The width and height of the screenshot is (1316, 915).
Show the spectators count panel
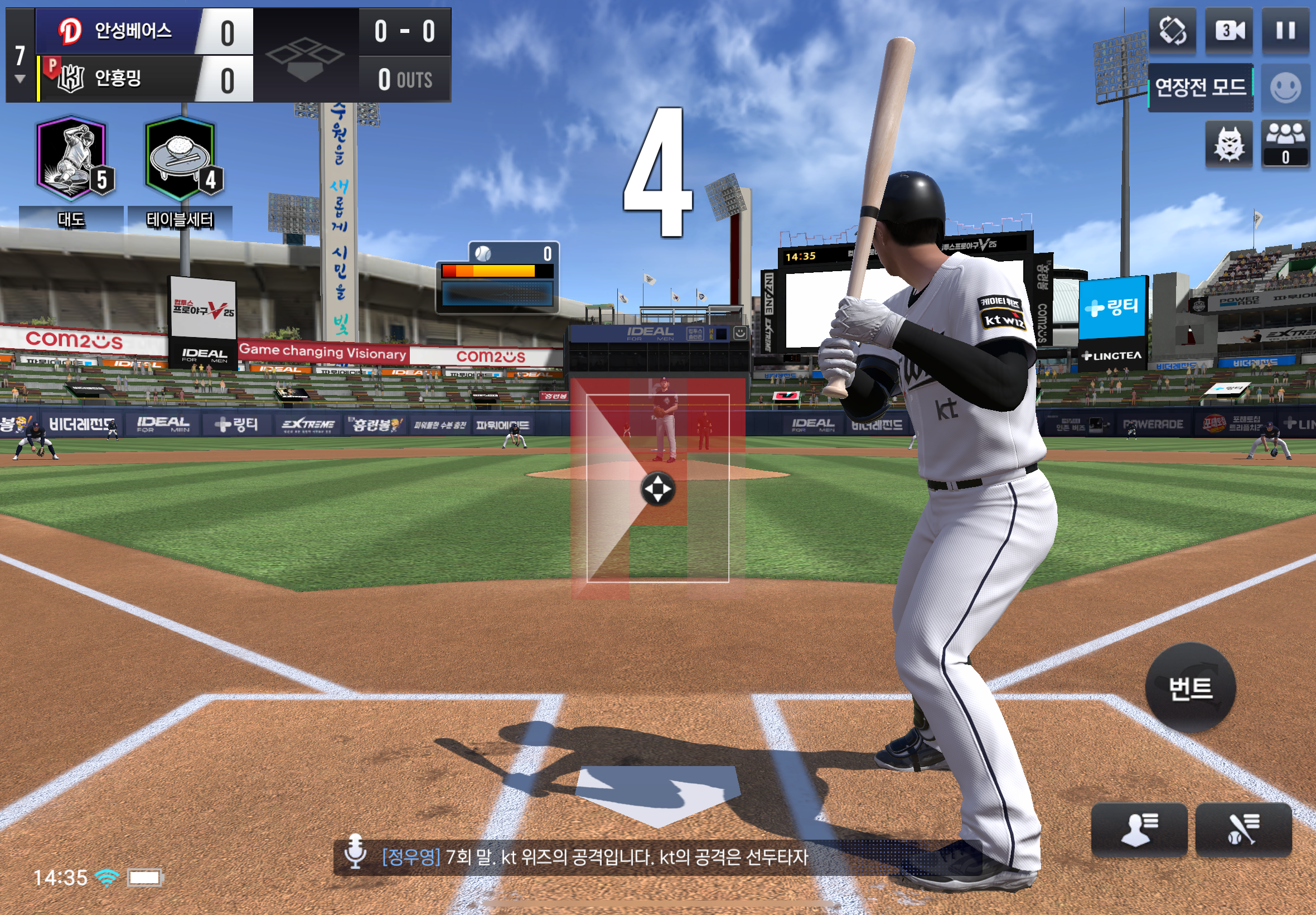[1285, 144]
